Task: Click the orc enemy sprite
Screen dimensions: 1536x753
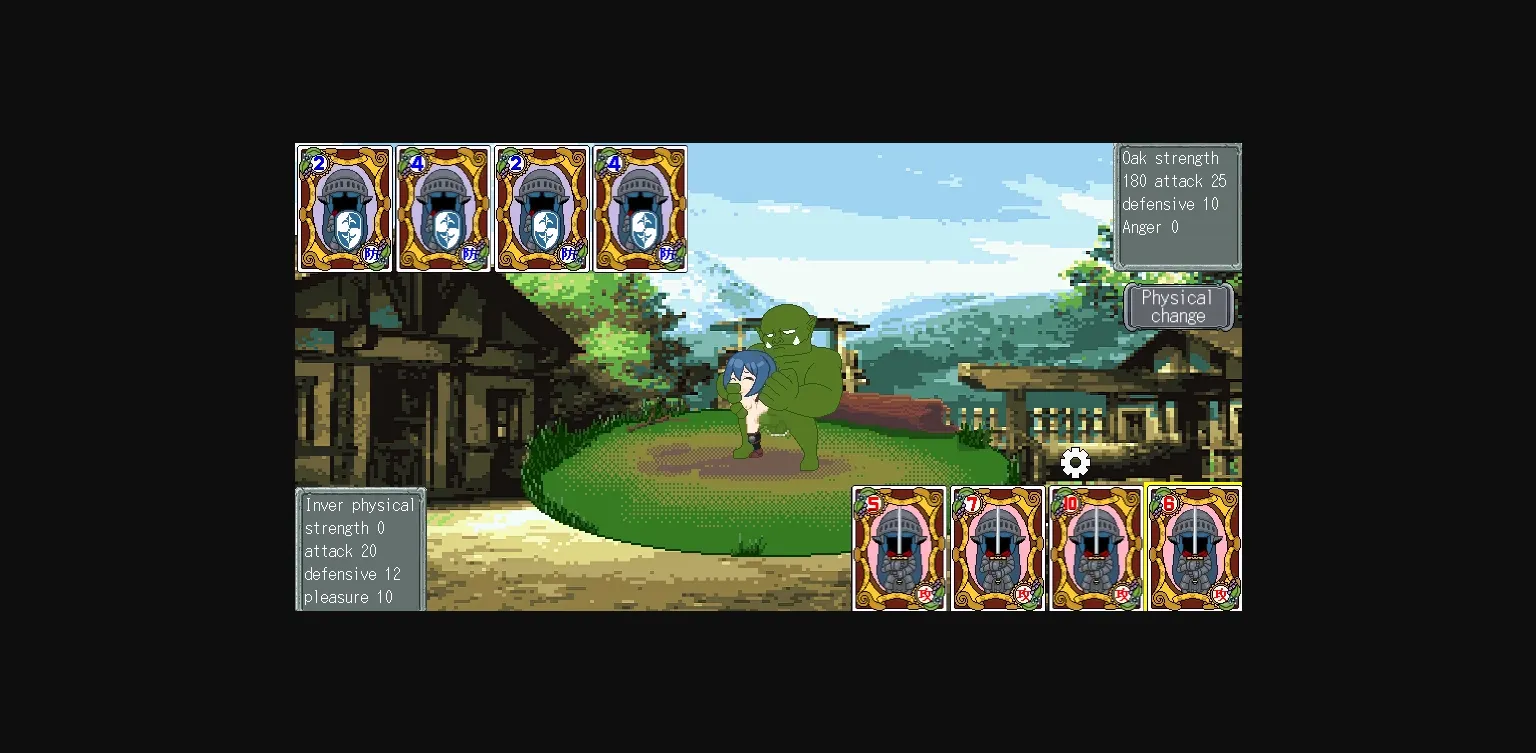Action: click(800, 380)
